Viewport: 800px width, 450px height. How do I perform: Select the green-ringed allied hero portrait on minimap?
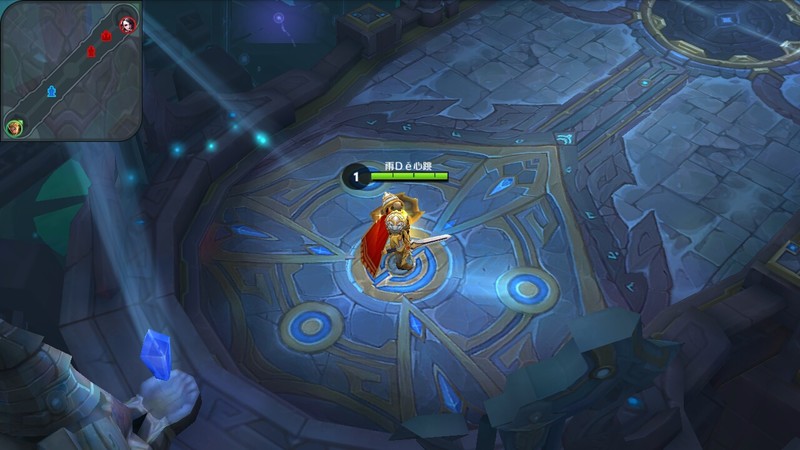[14, 127]
